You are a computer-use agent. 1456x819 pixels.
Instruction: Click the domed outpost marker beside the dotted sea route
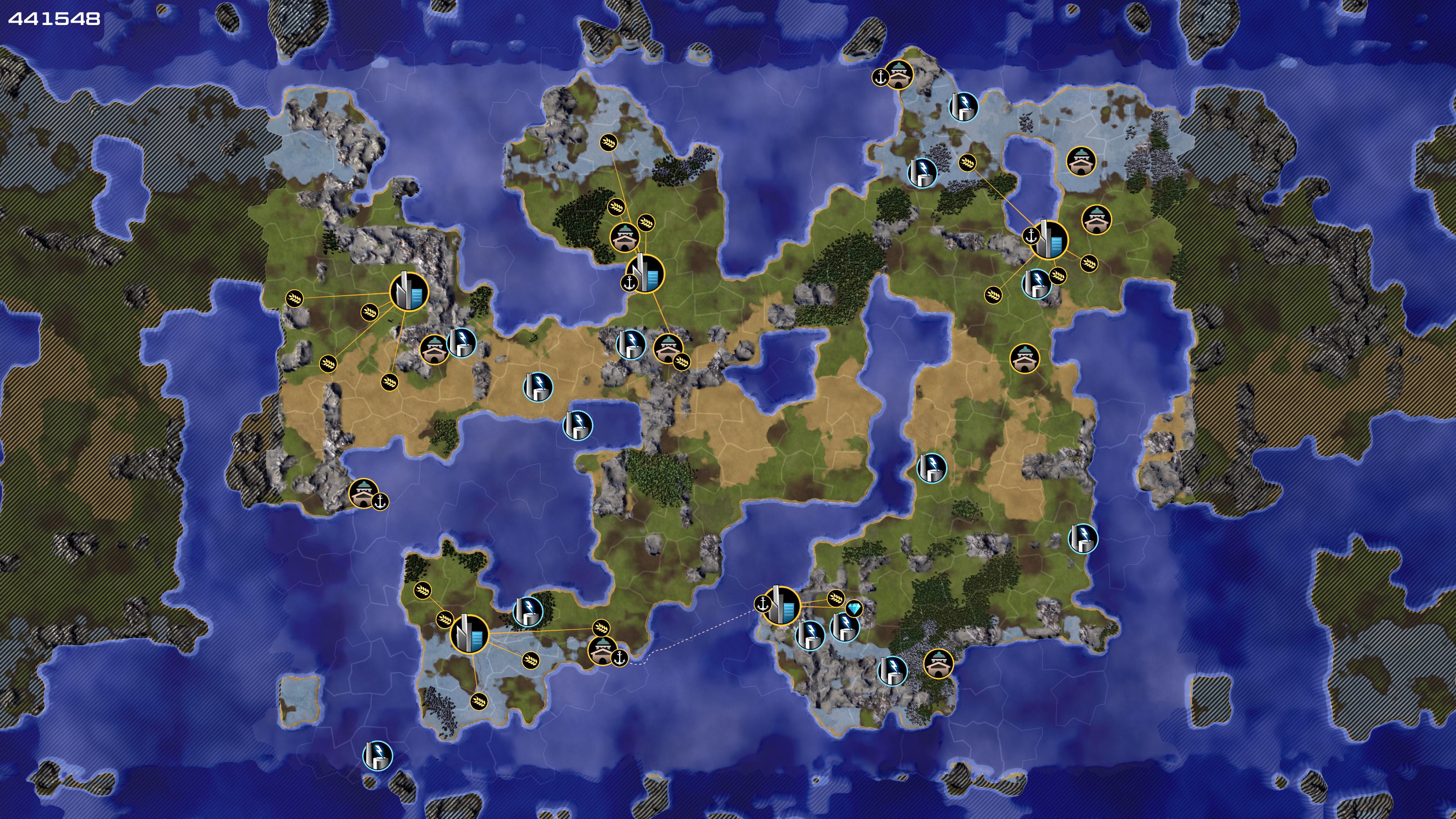pos(602,651)
